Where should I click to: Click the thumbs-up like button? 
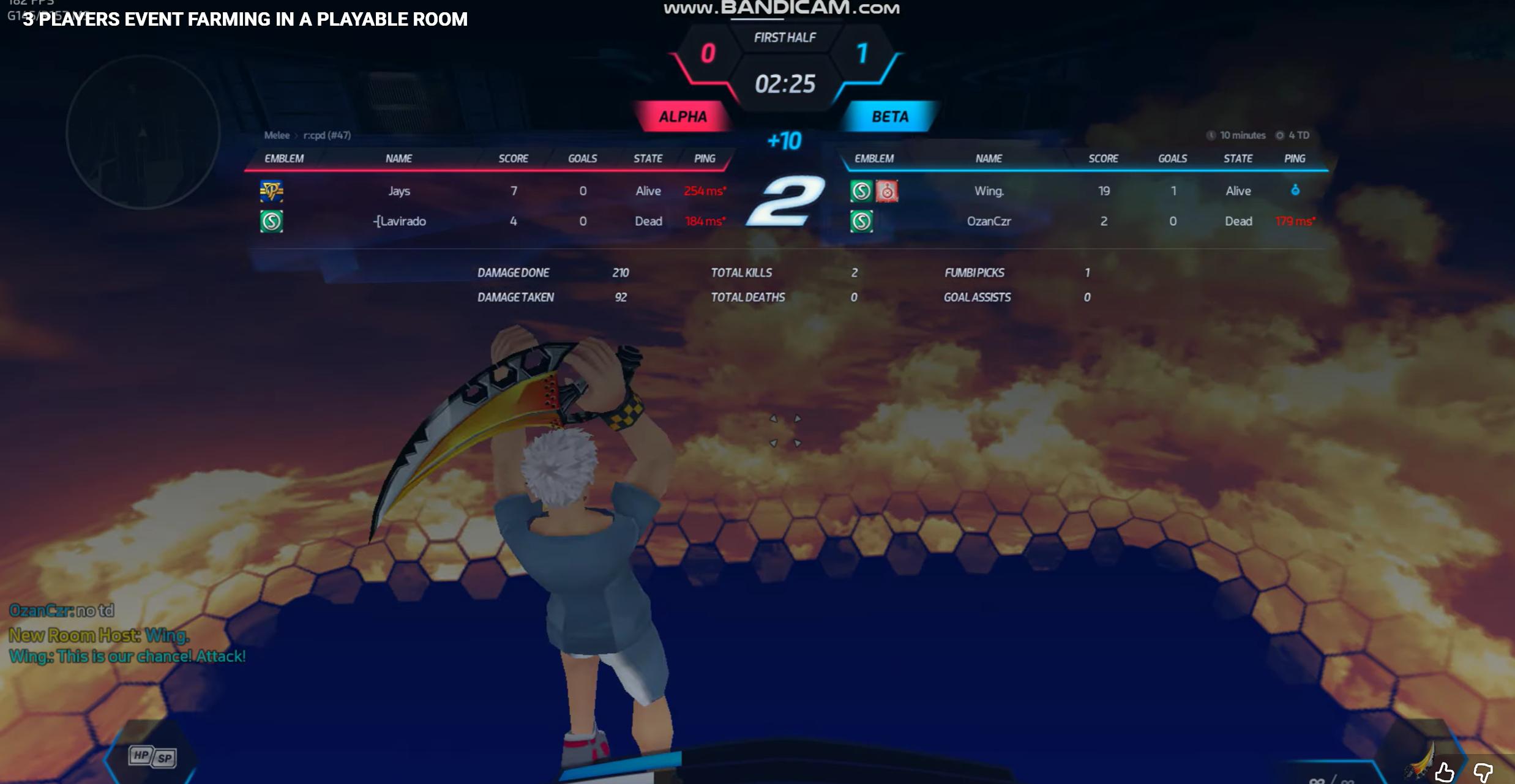pos(1444,772)
